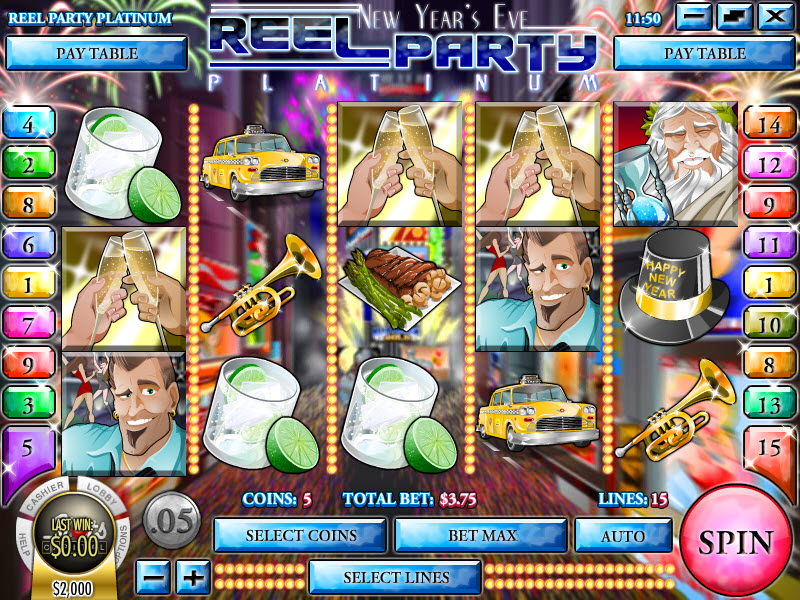Minimize the game window
The width and height of the screenshot is (800, 600).
click(695, 16)
